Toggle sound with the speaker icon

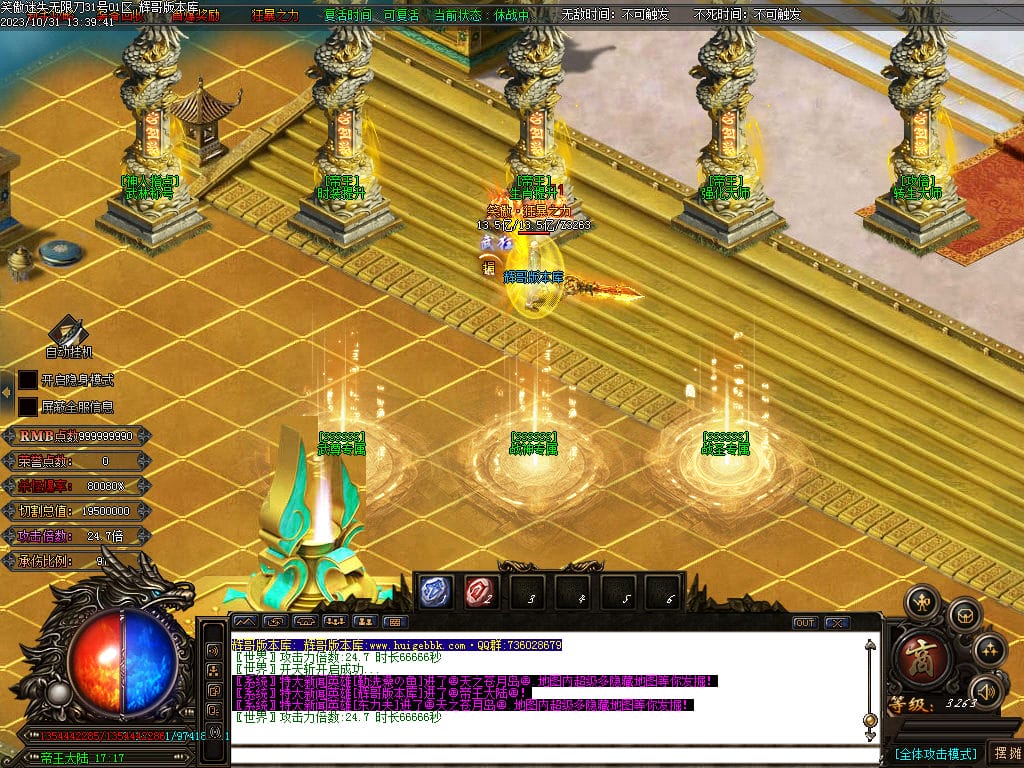tap(987, 690)
